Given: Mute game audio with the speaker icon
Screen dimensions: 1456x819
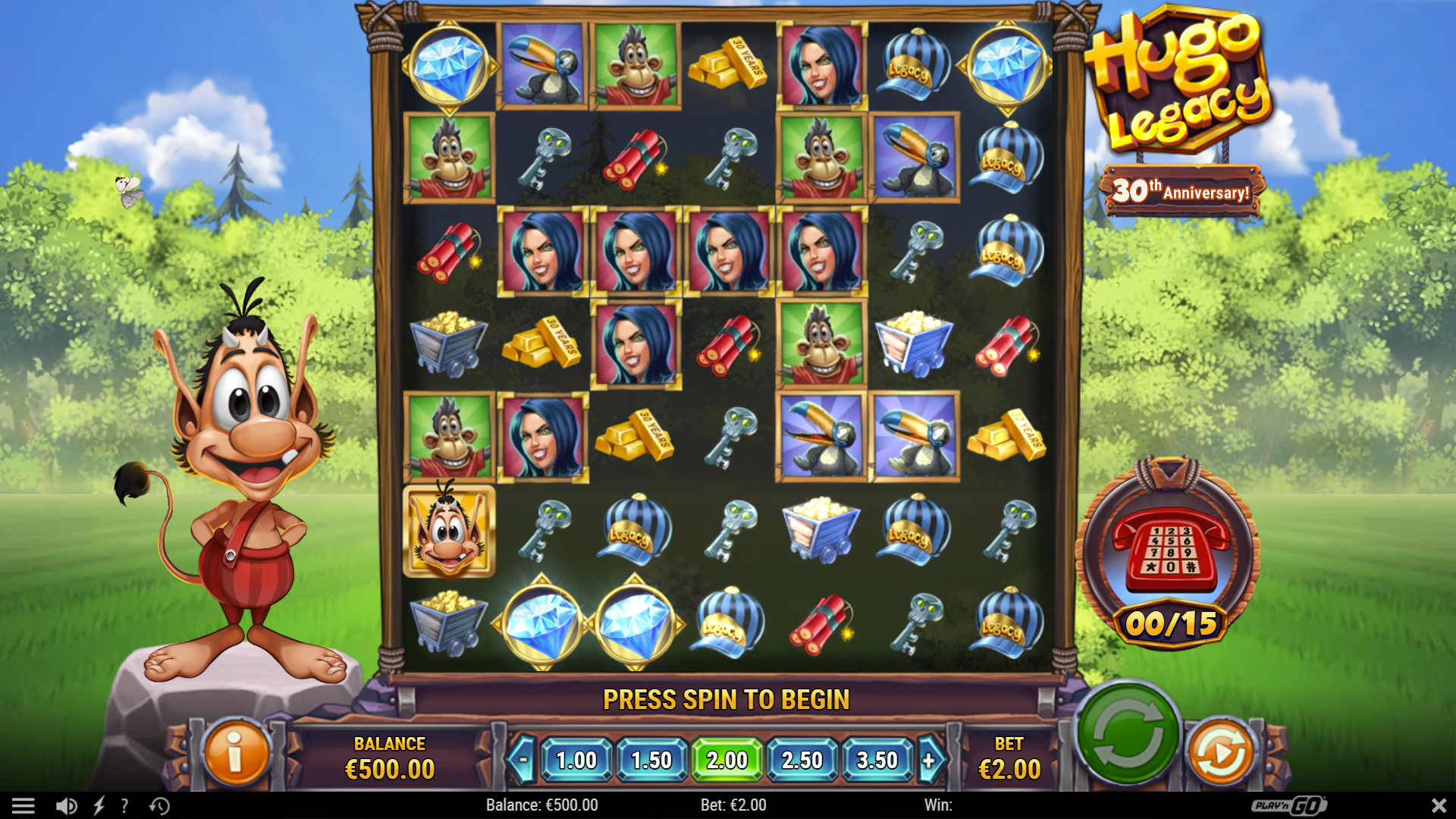Looking at the screenshot, I should 67,806.
